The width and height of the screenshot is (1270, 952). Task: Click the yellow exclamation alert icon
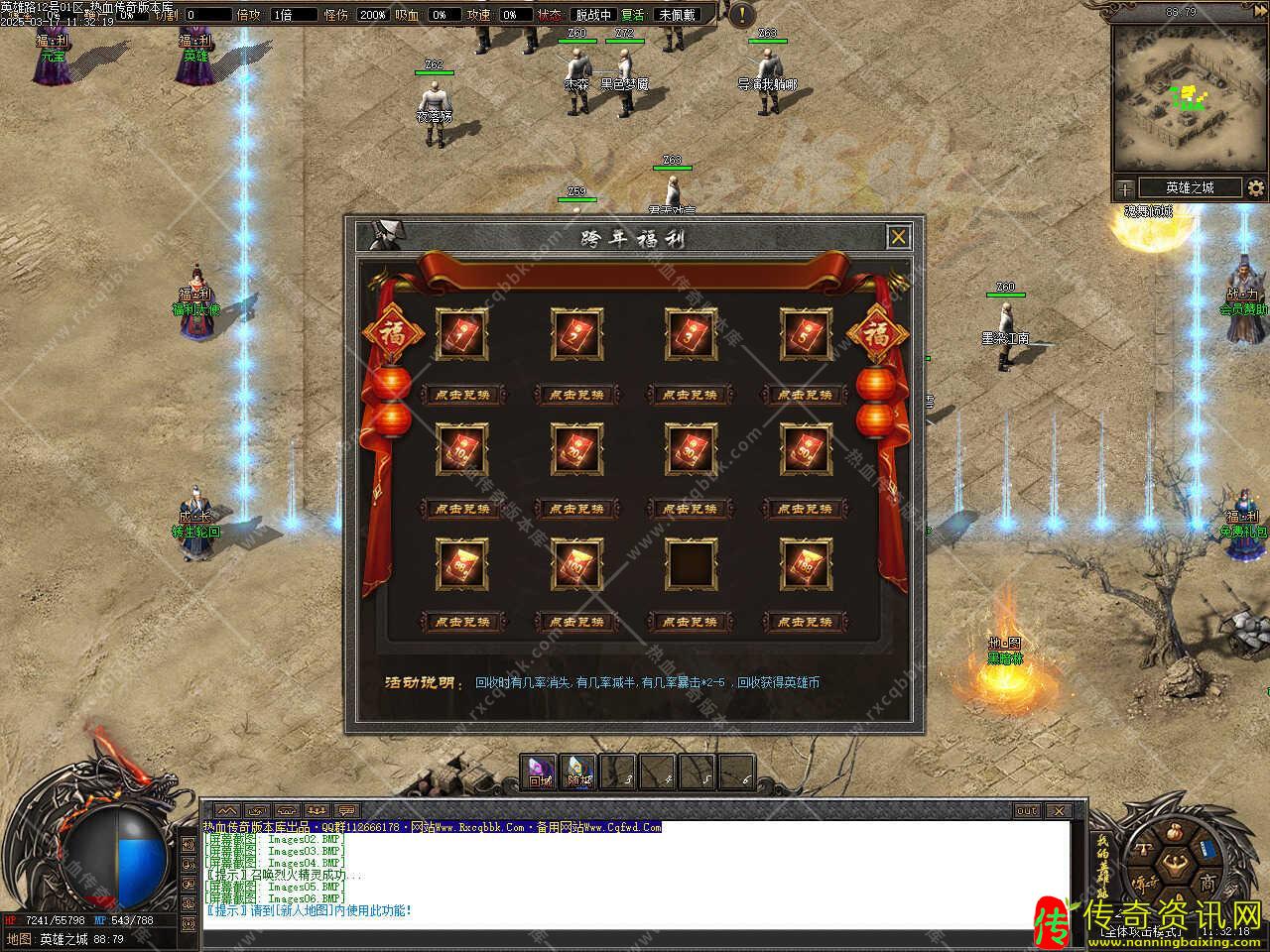[x=741, y=15]
